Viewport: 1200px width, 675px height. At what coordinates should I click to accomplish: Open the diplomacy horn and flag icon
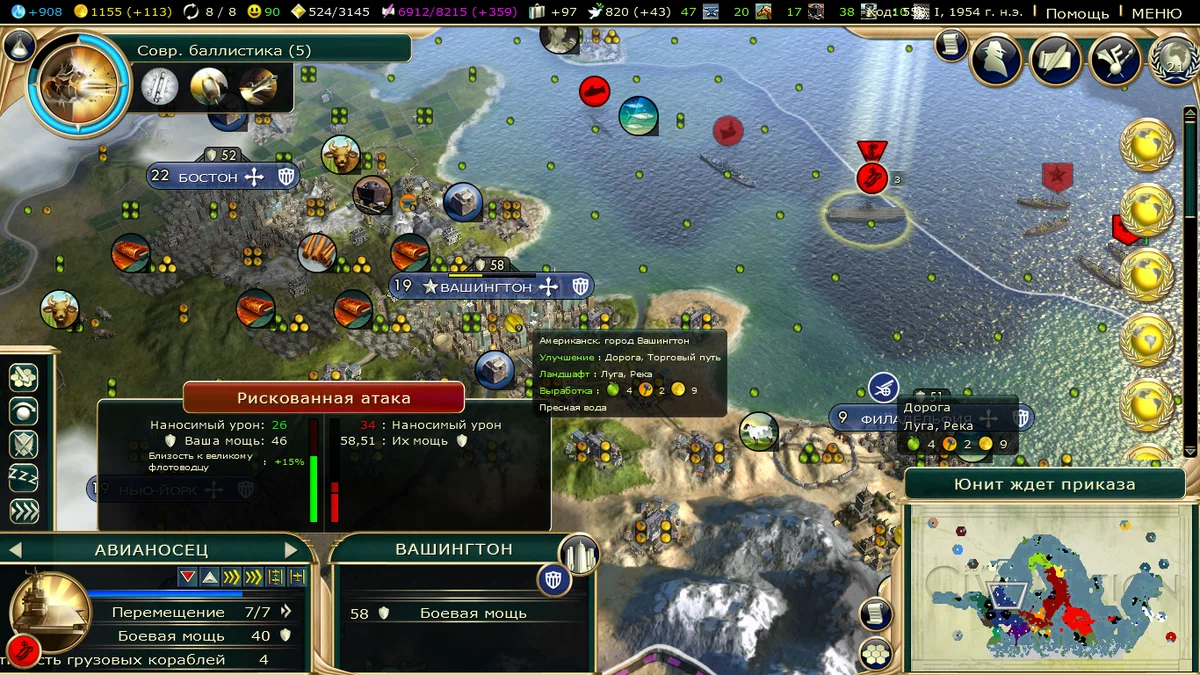[x=1116, y=60]
